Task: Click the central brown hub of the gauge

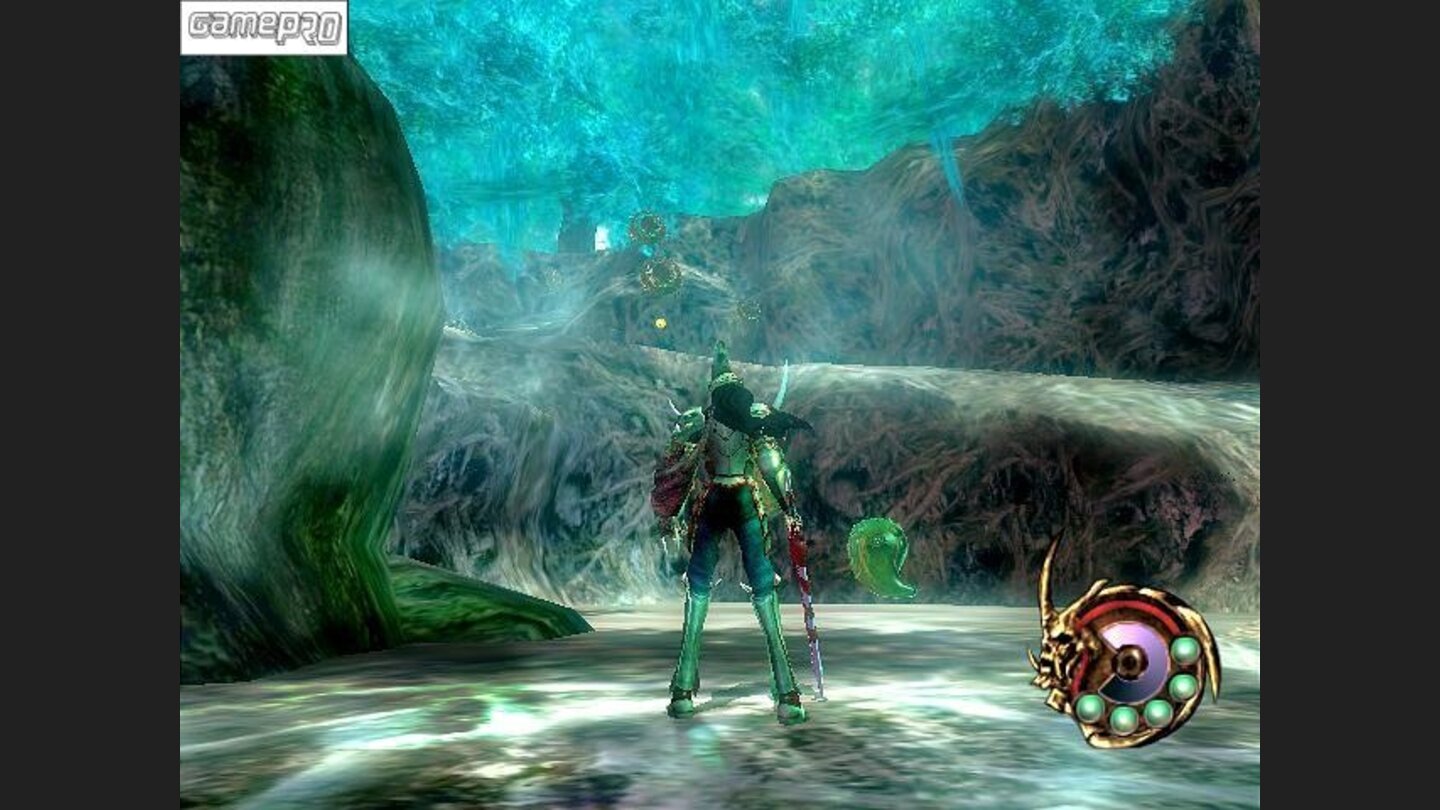Action: [1128, 662]
